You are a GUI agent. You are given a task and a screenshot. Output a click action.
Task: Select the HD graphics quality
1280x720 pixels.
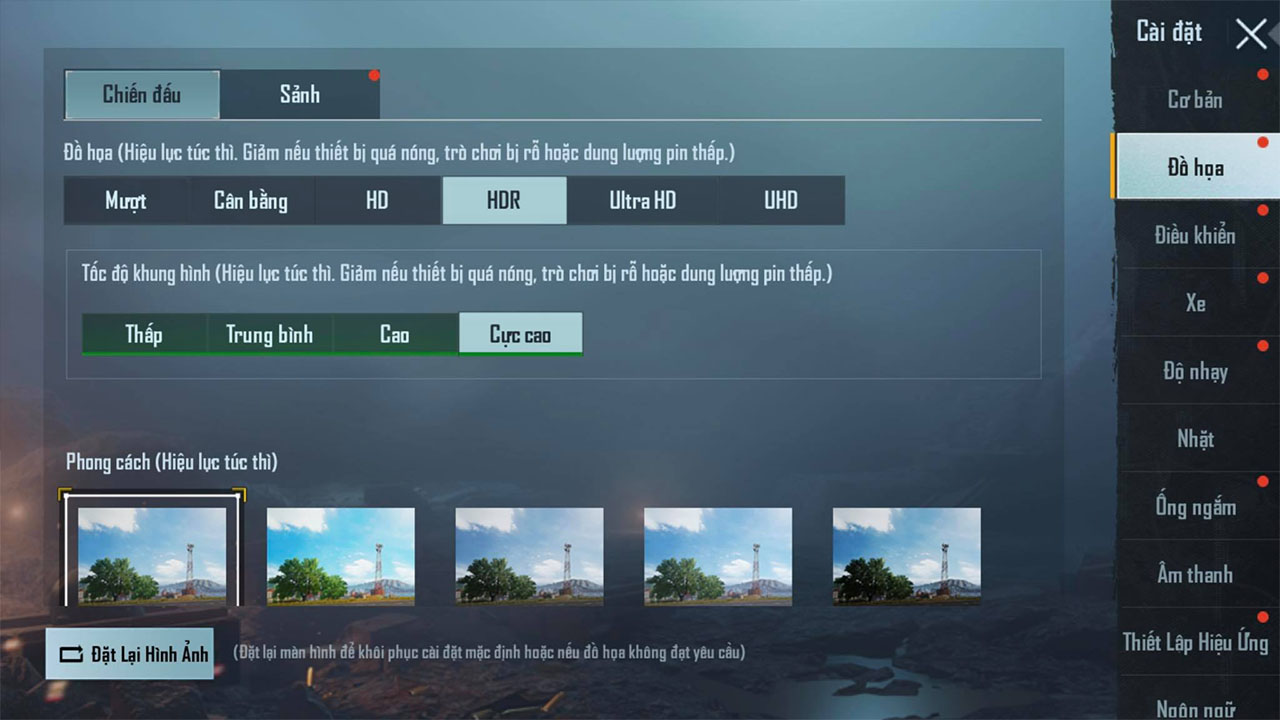pyautogui.click(x=377, y=200)
